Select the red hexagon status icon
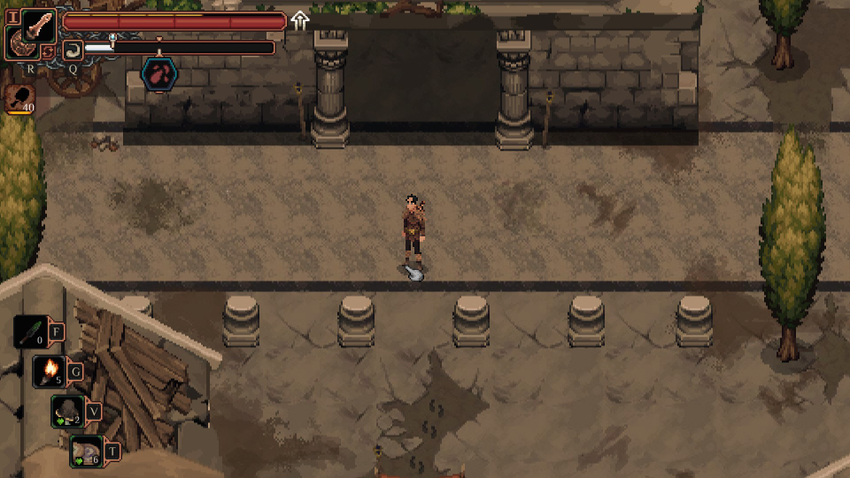 point(158,72)
